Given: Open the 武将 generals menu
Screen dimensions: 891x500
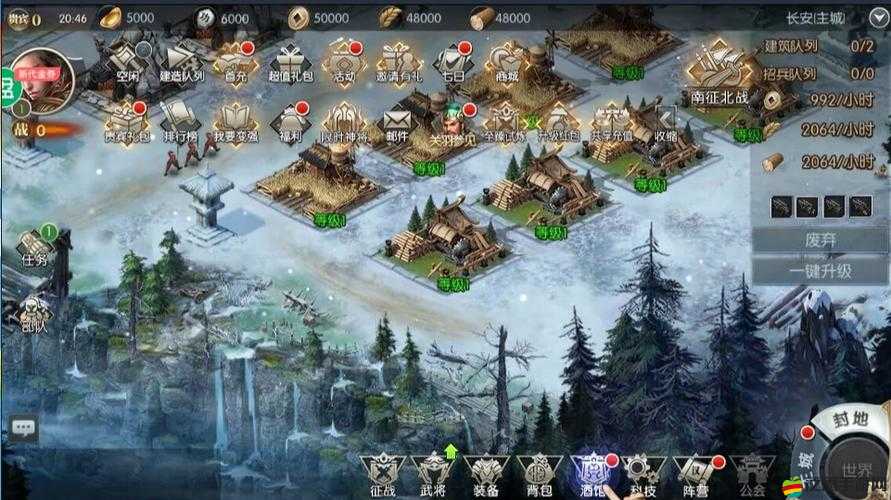Looking at the screenshot, I should point(433,473).
